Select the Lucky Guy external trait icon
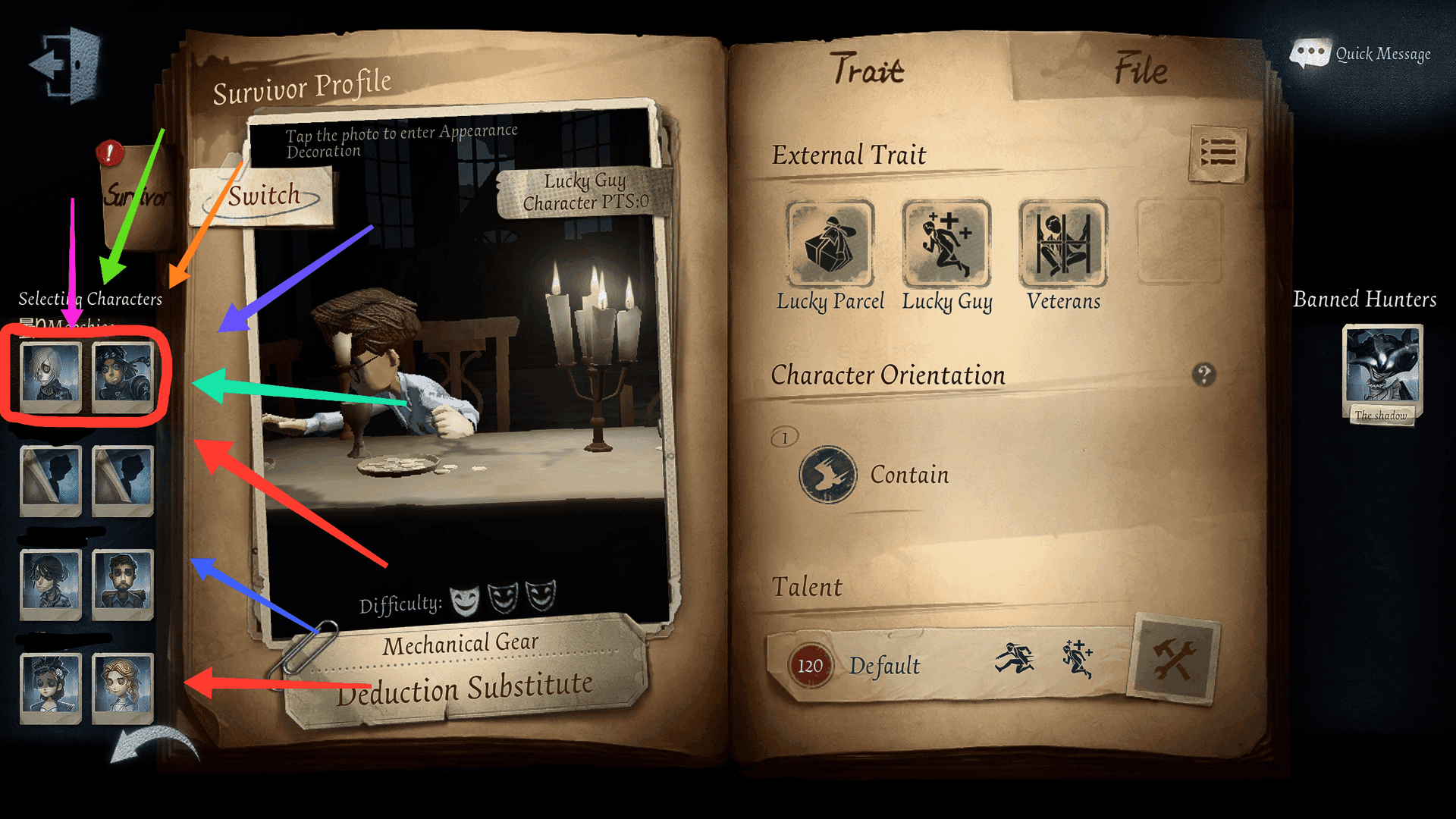This screenshot has width=1456, height=819. coord(946,241)
